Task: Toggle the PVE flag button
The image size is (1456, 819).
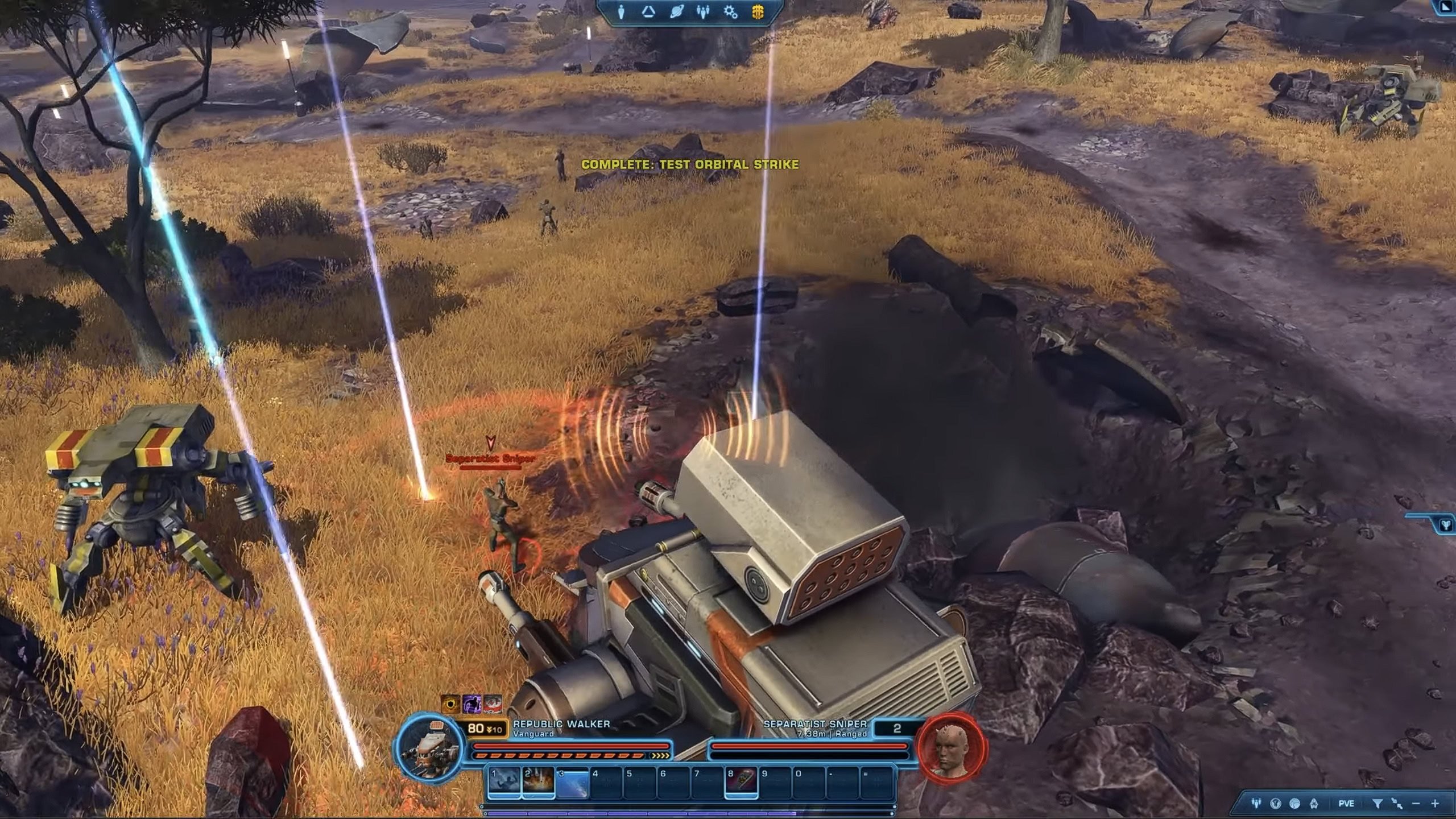Action: coord(1346,804)
